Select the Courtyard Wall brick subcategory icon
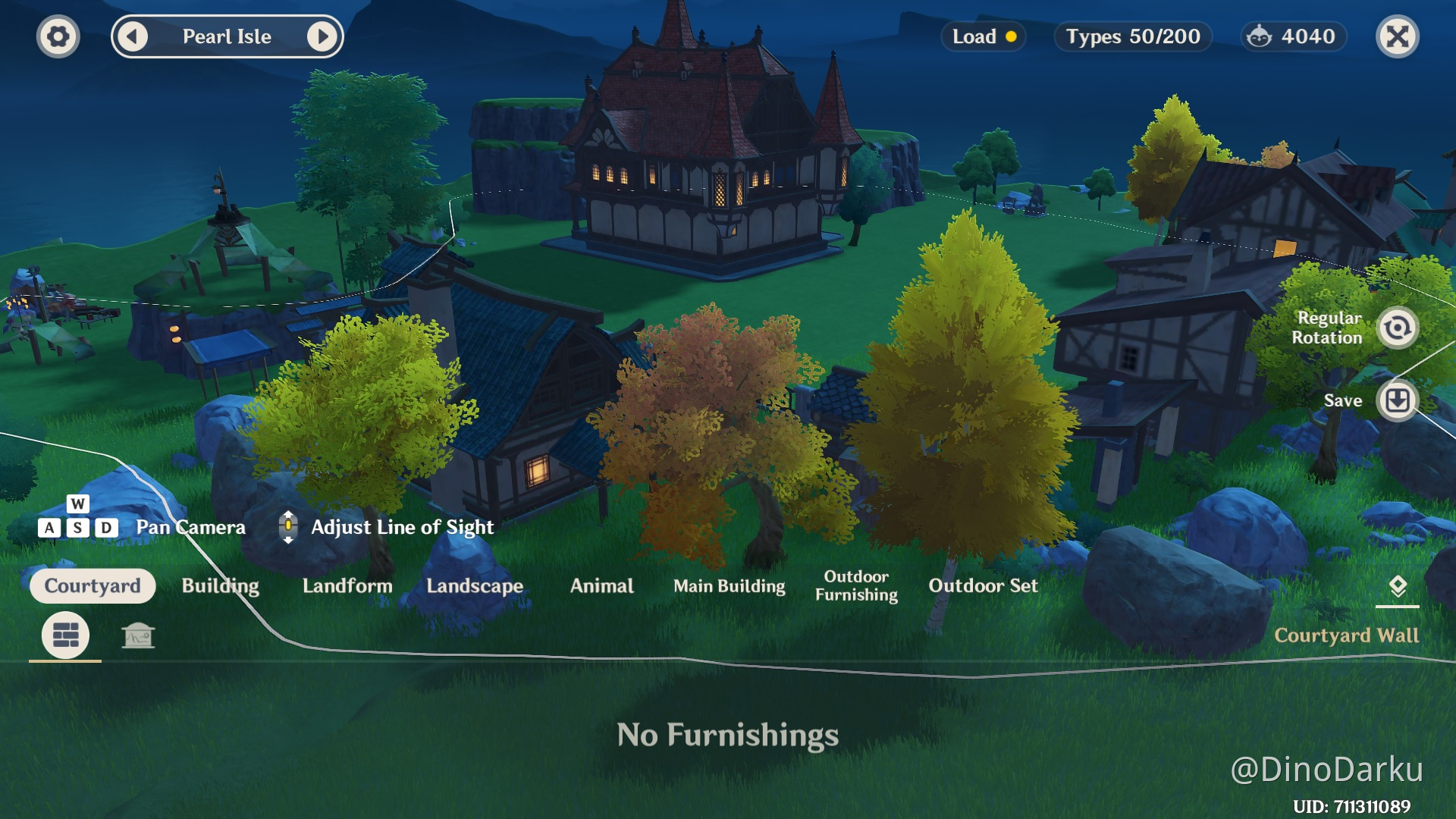This screenshot has height=819, width=1456. click(65, 635)
